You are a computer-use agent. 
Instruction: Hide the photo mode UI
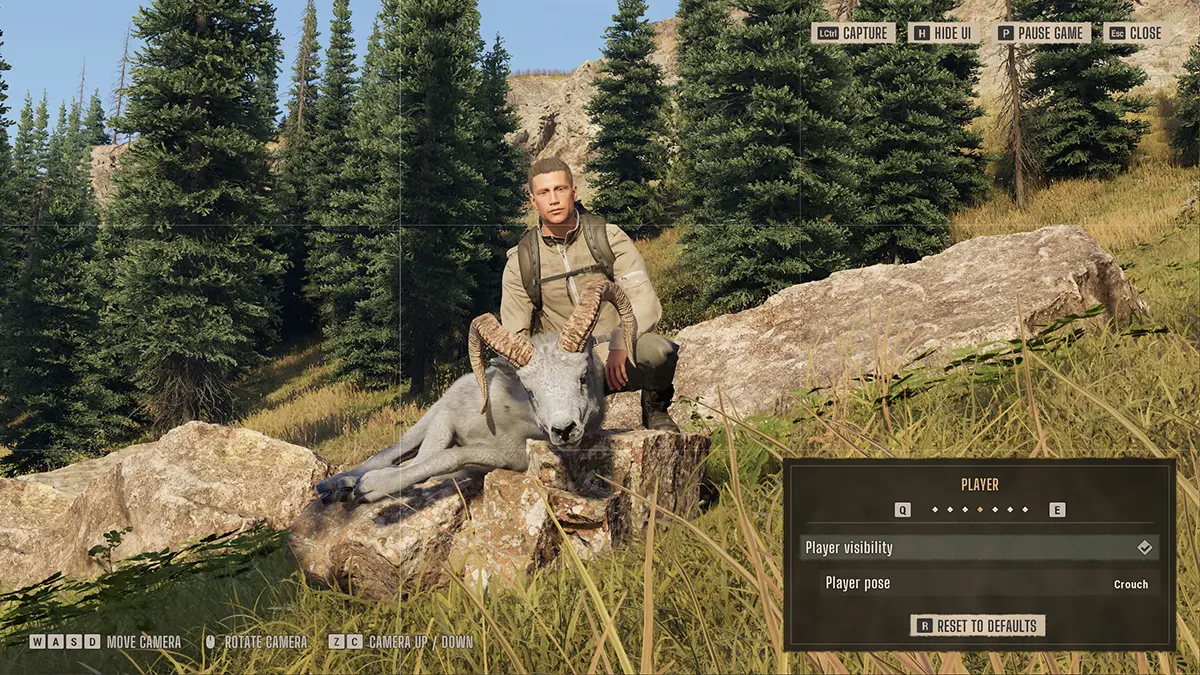(944, 33)
